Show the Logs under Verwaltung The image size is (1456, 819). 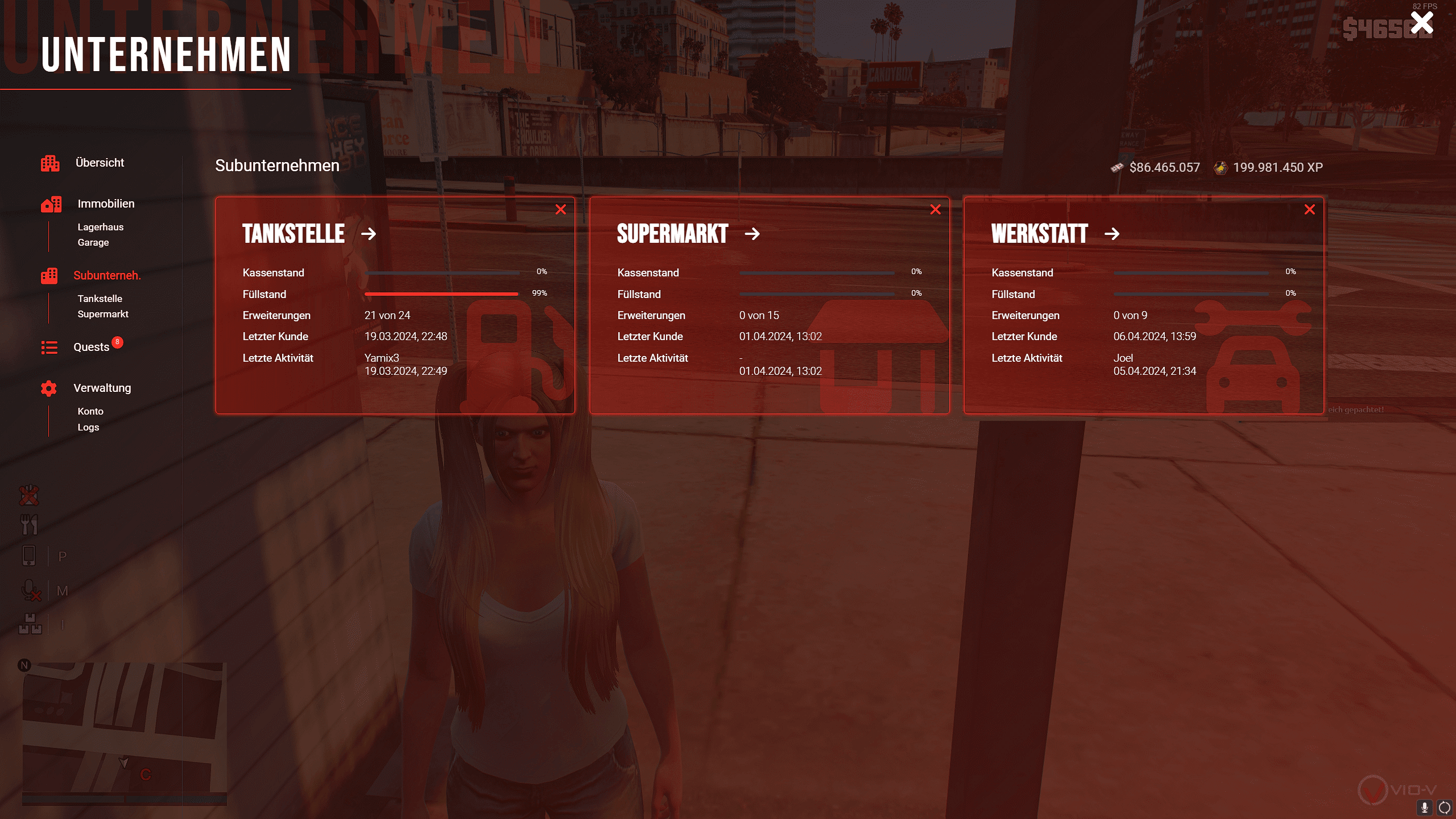88,427
